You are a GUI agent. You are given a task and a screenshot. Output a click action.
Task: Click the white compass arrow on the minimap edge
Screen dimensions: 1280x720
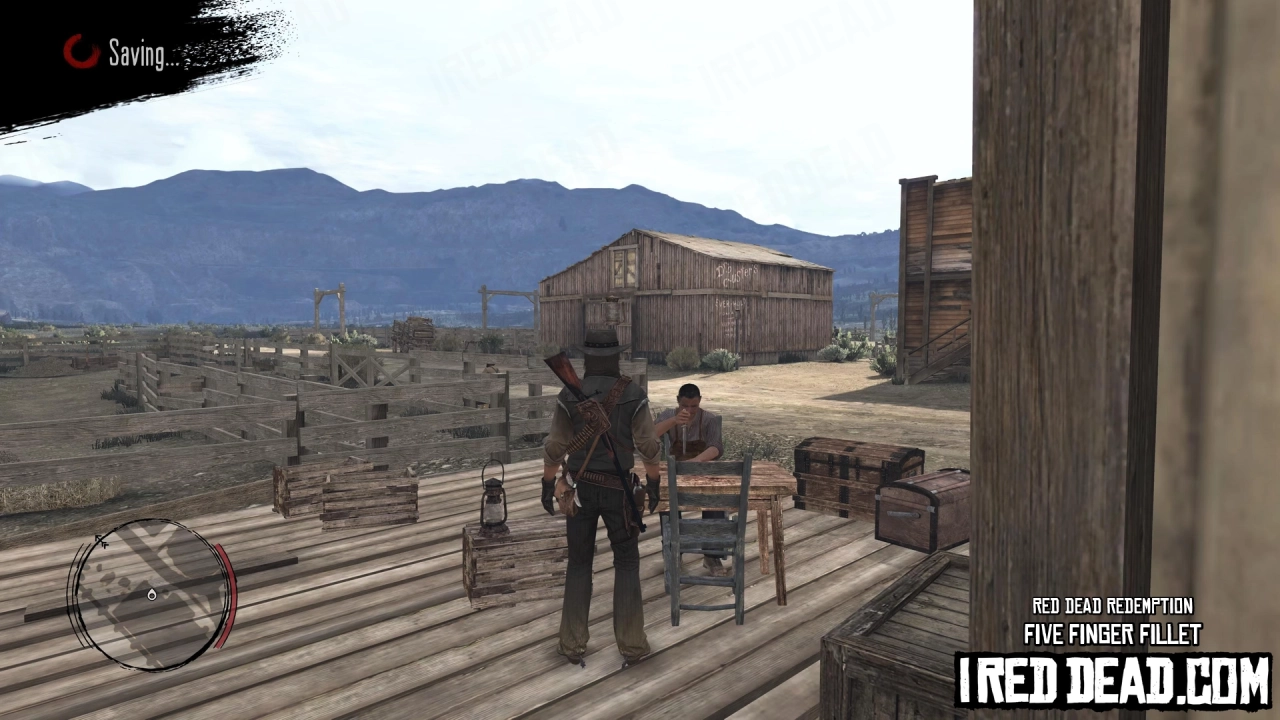click(100, 540)
